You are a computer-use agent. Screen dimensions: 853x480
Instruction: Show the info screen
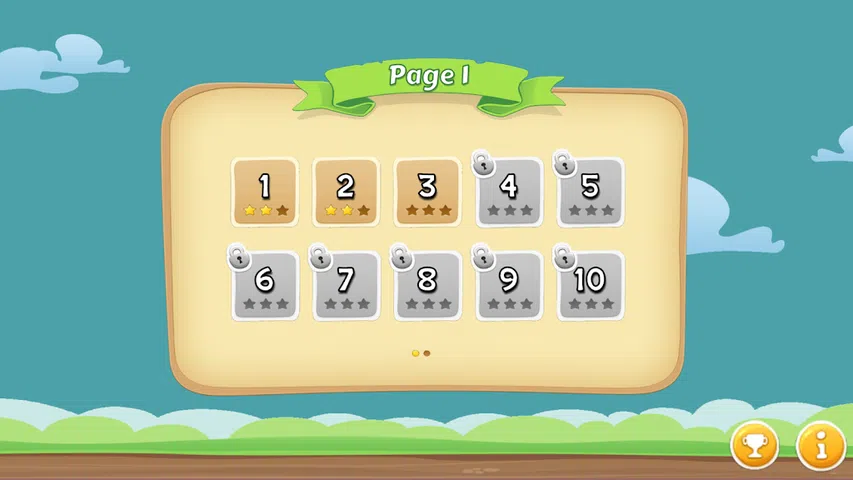(821, 445)
